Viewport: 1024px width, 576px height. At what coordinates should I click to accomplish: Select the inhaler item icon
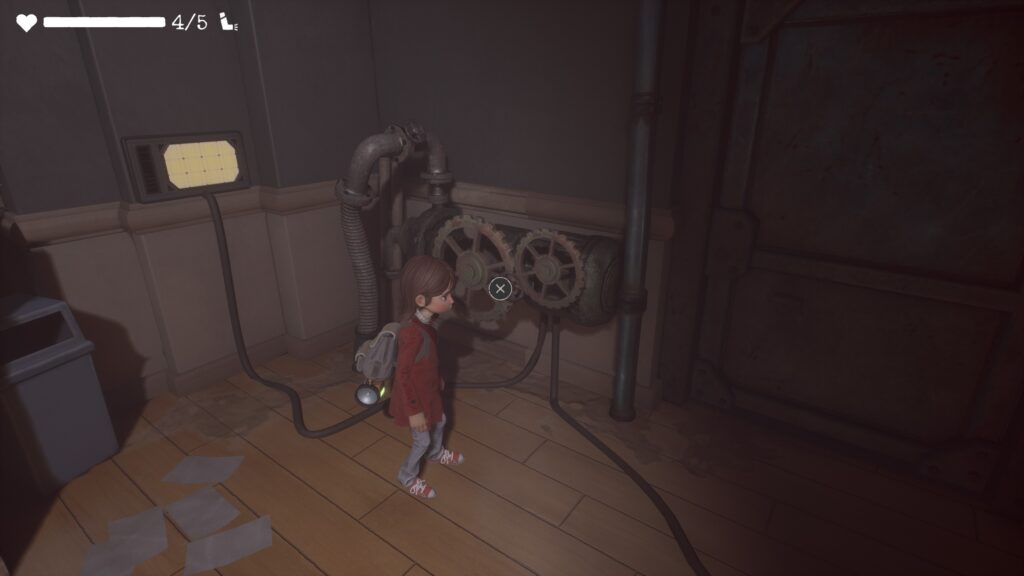[x=229, y=22]
